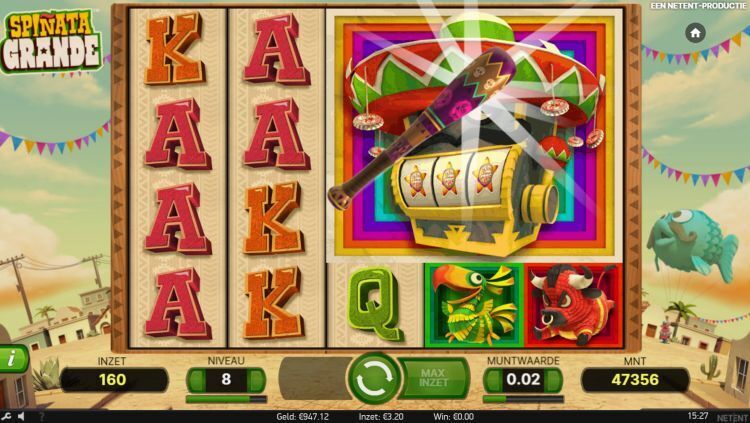Viewport: 750px width, 423px height.
Task: Open the wrench settings icon
Action: (8, 415)
